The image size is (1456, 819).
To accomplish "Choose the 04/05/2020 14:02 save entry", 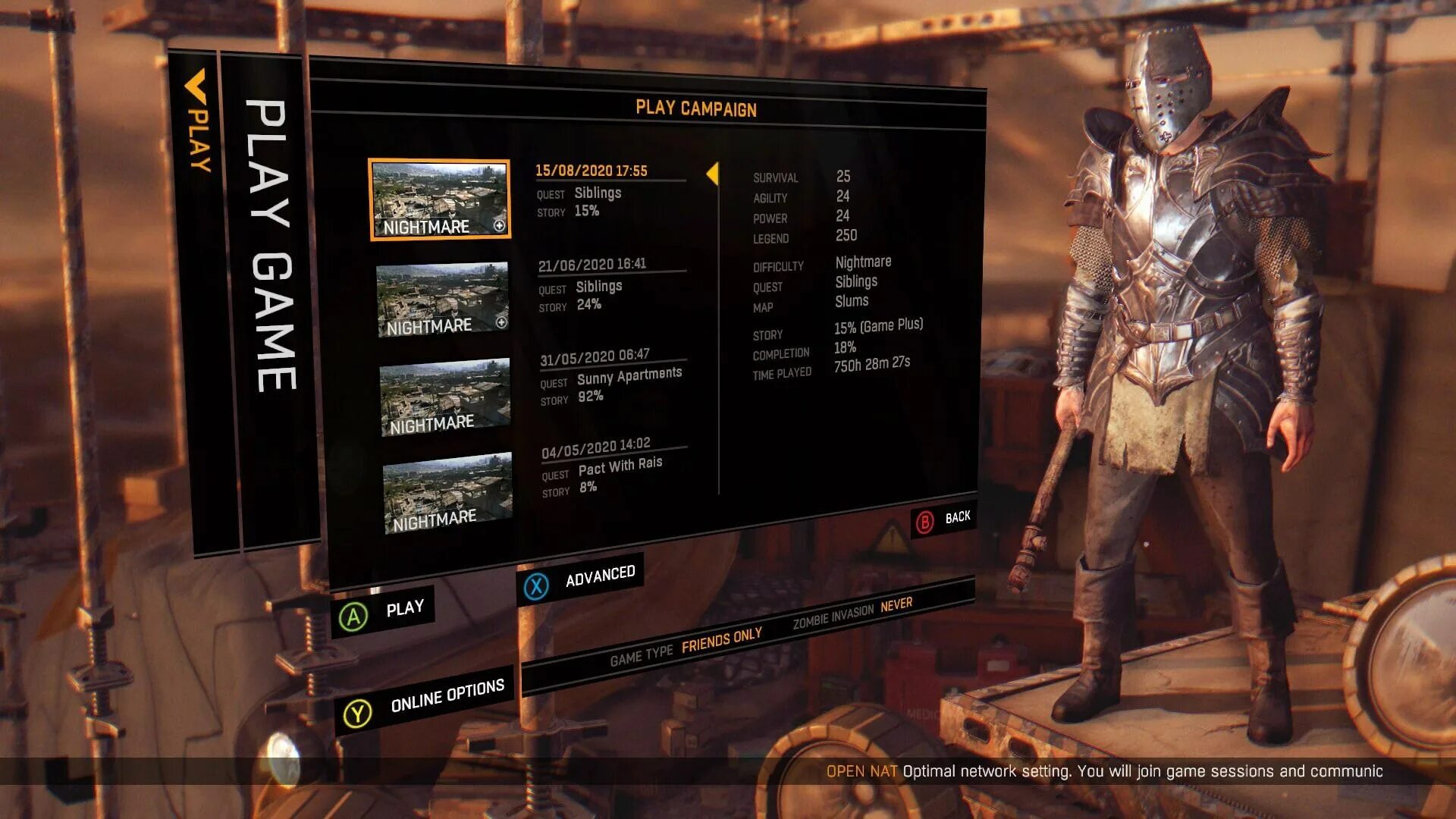I will (x=614, y=468).
